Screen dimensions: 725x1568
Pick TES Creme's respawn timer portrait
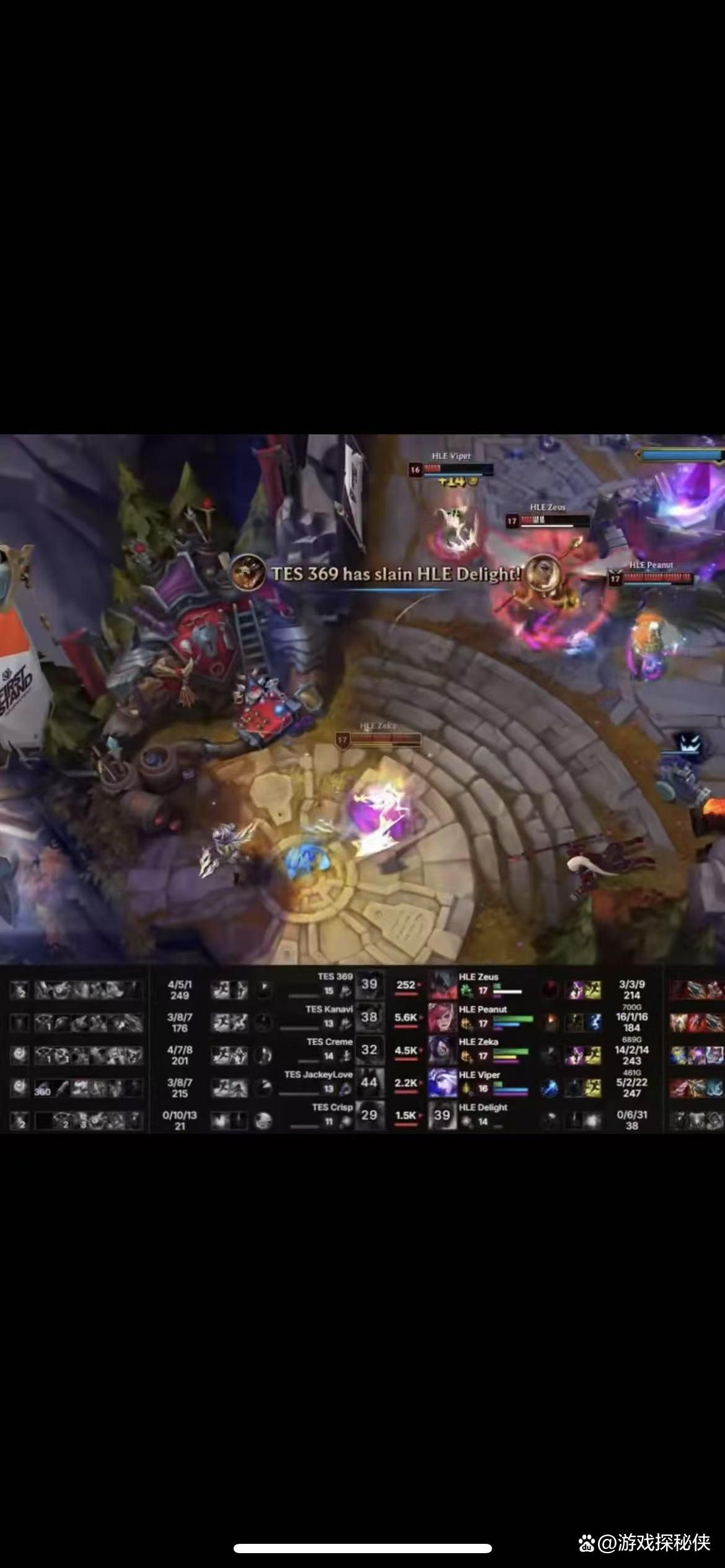tap(369, 1050)
